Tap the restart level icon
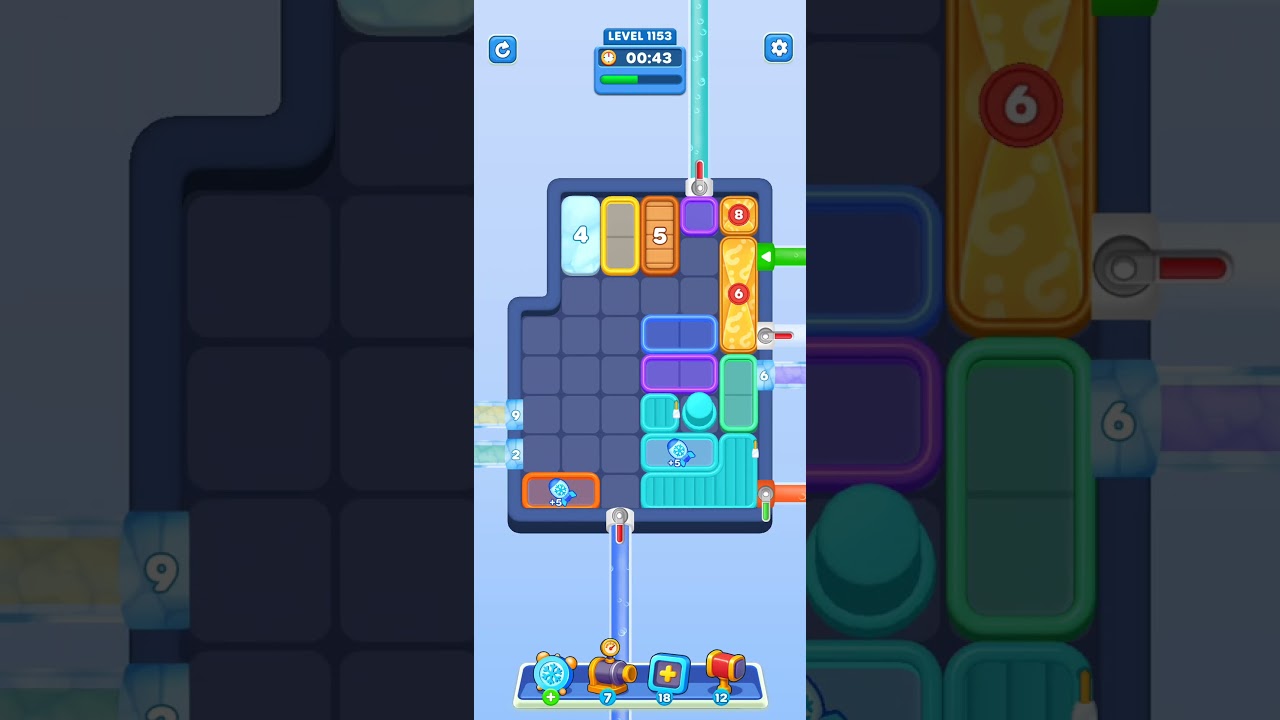 click(x=503, y=49)
